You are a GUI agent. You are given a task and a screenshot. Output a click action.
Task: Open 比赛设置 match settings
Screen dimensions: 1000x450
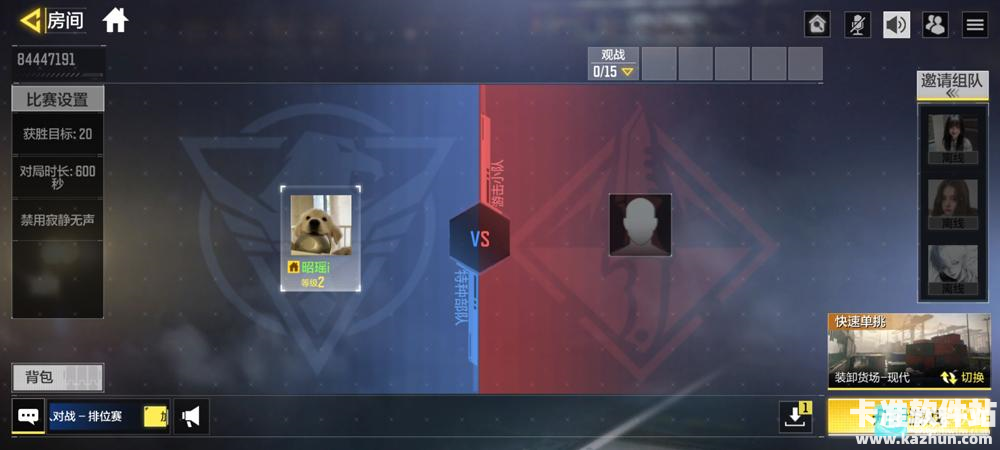click(57, 99)
